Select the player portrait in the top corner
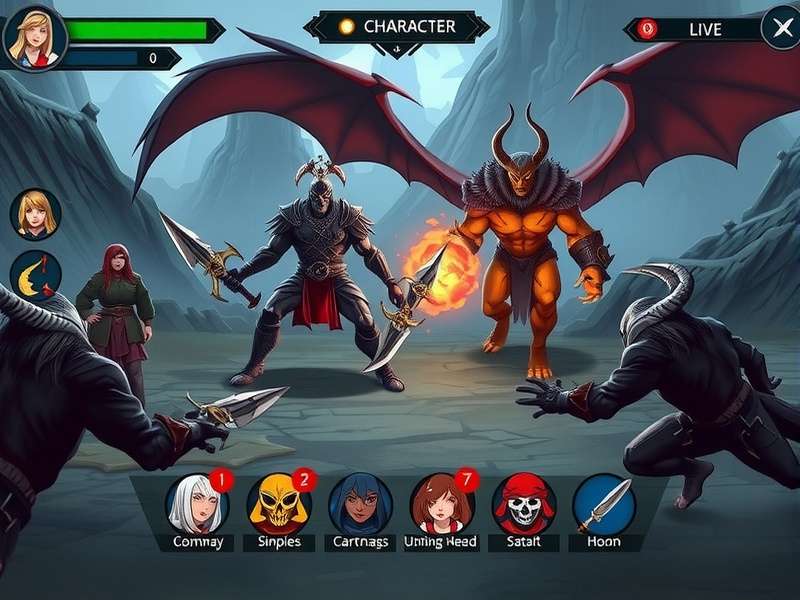This screenshot has height=600, width=800. click(34, 37)
